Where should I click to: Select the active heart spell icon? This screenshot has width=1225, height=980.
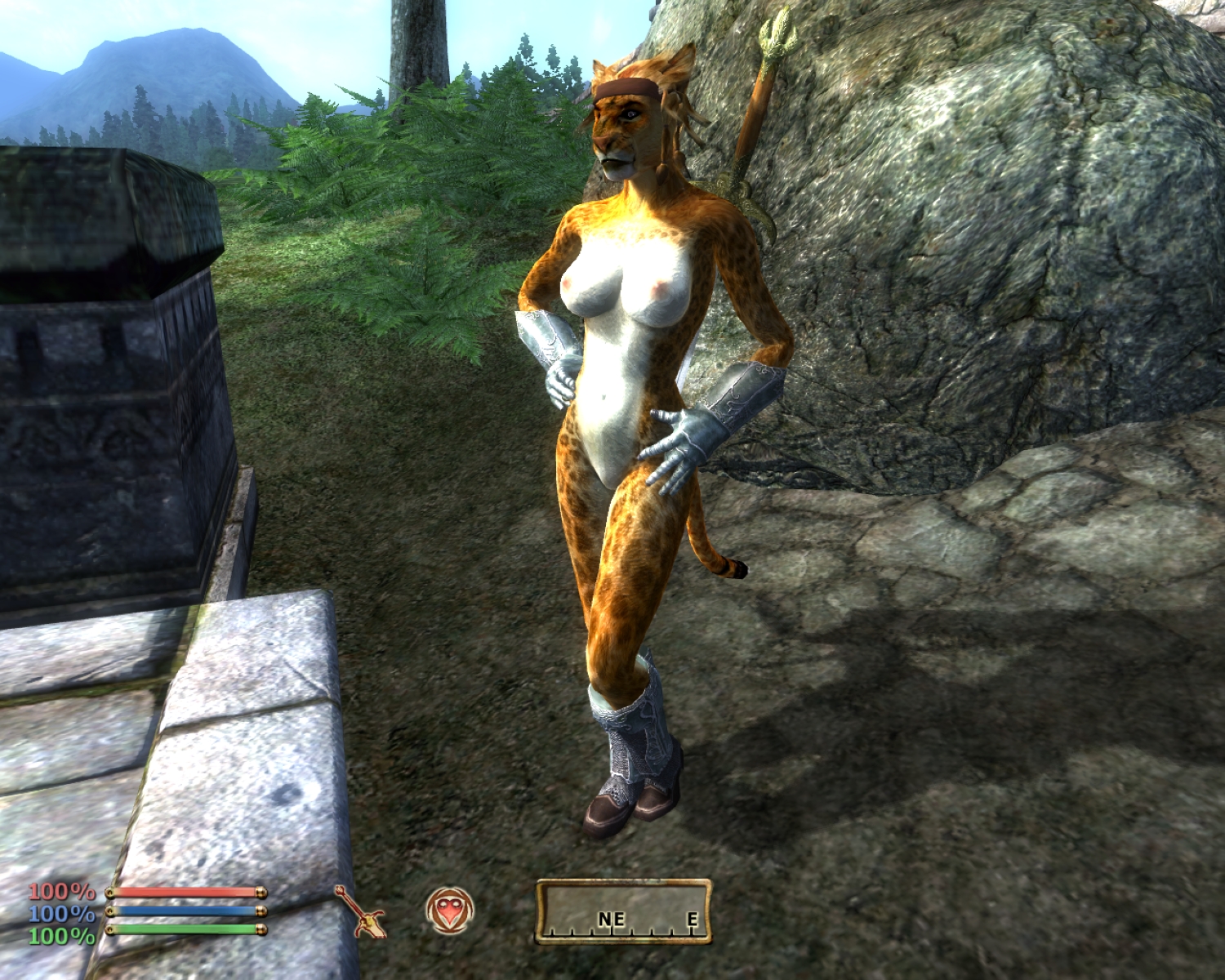click(449, 911)
